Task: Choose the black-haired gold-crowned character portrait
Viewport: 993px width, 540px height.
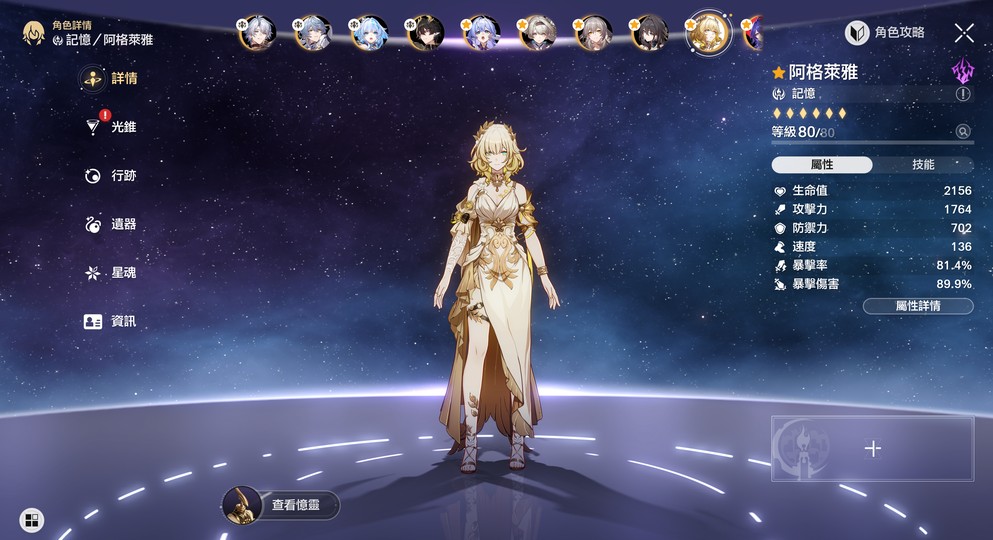Action: point(425,33)
